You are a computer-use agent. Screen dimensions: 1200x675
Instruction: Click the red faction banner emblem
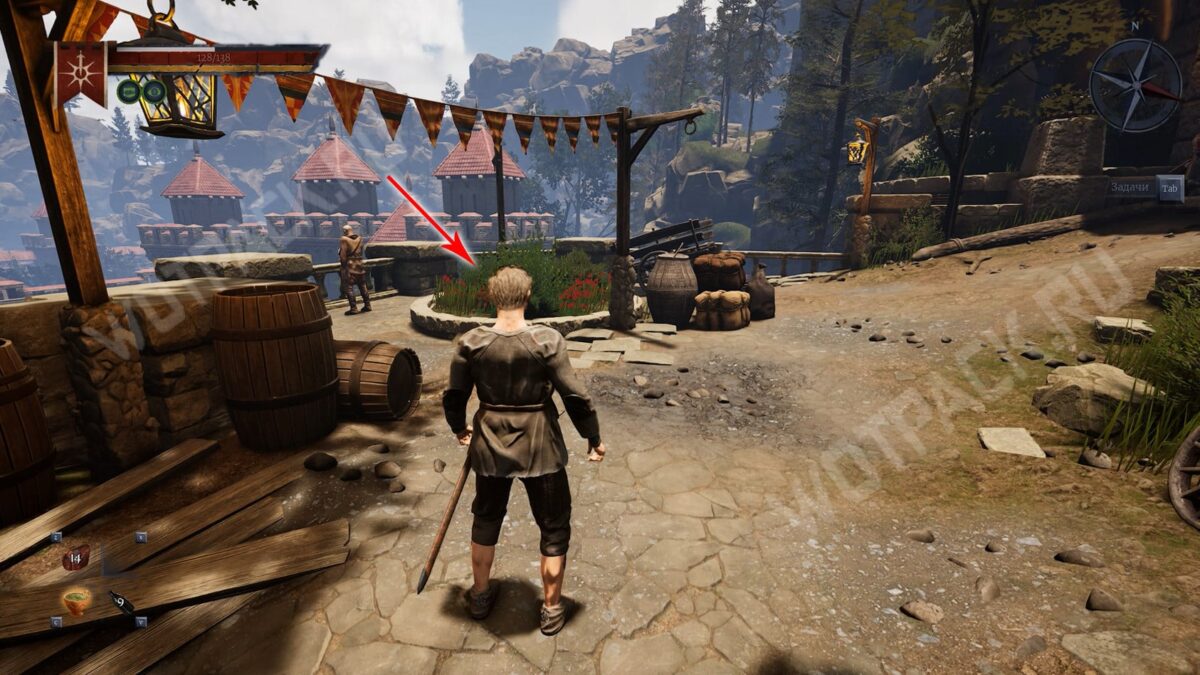click(80, 74)
